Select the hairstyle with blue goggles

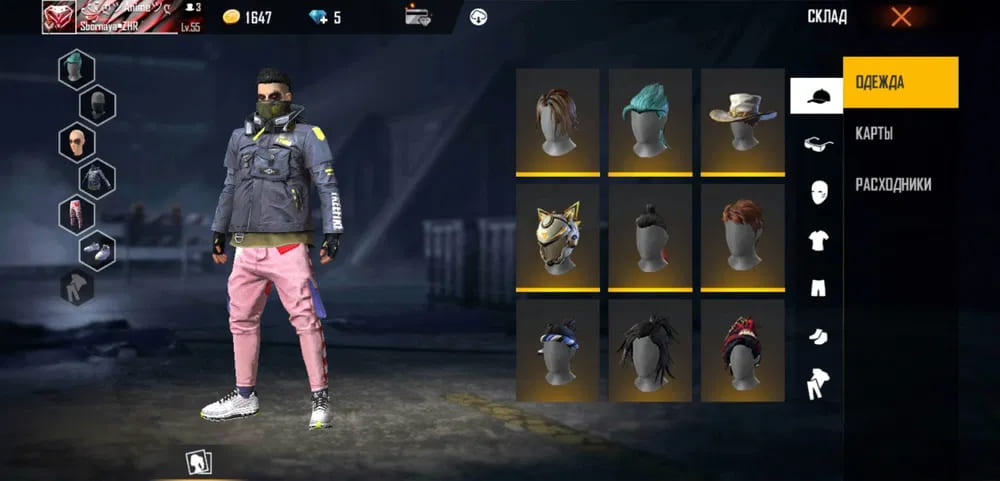(558, 351)
